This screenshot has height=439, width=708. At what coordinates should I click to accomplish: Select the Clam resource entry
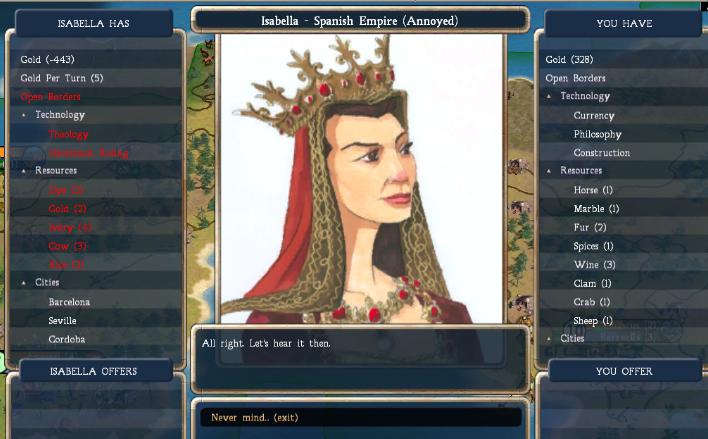pyautogui.click(x=592, y=284)
